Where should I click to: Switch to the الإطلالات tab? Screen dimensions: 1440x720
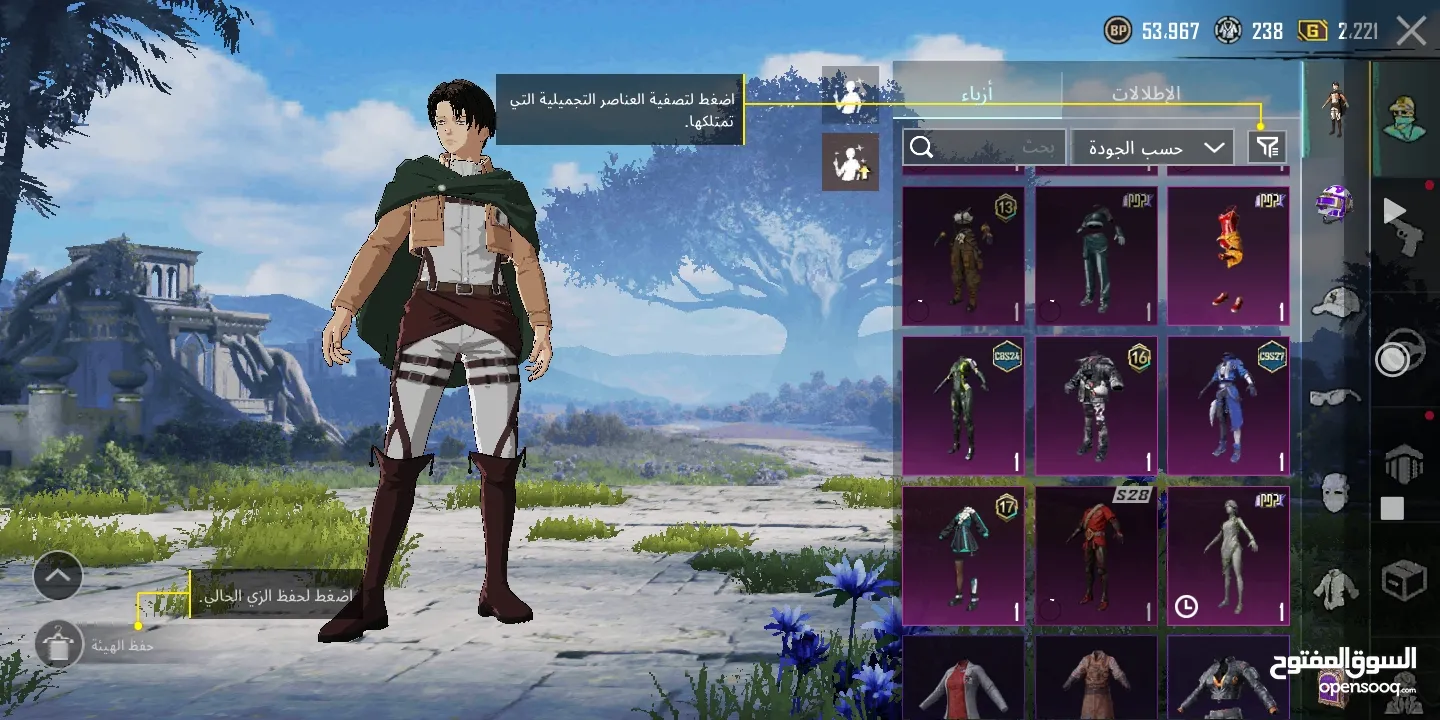click(x=1146, y=92)
